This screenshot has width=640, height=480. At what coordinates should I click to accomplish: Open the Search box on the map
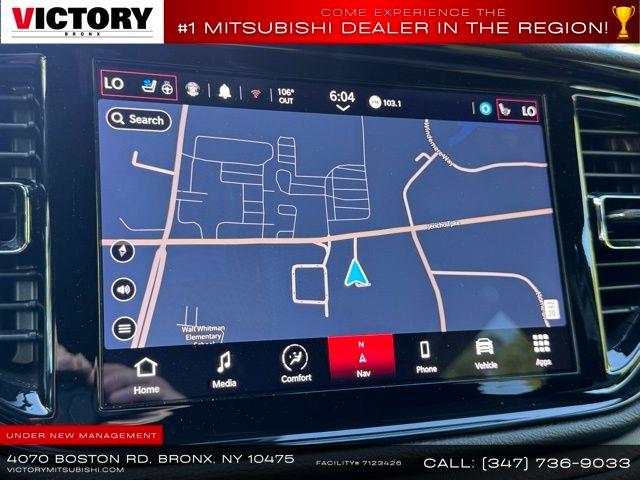(137, 119)
